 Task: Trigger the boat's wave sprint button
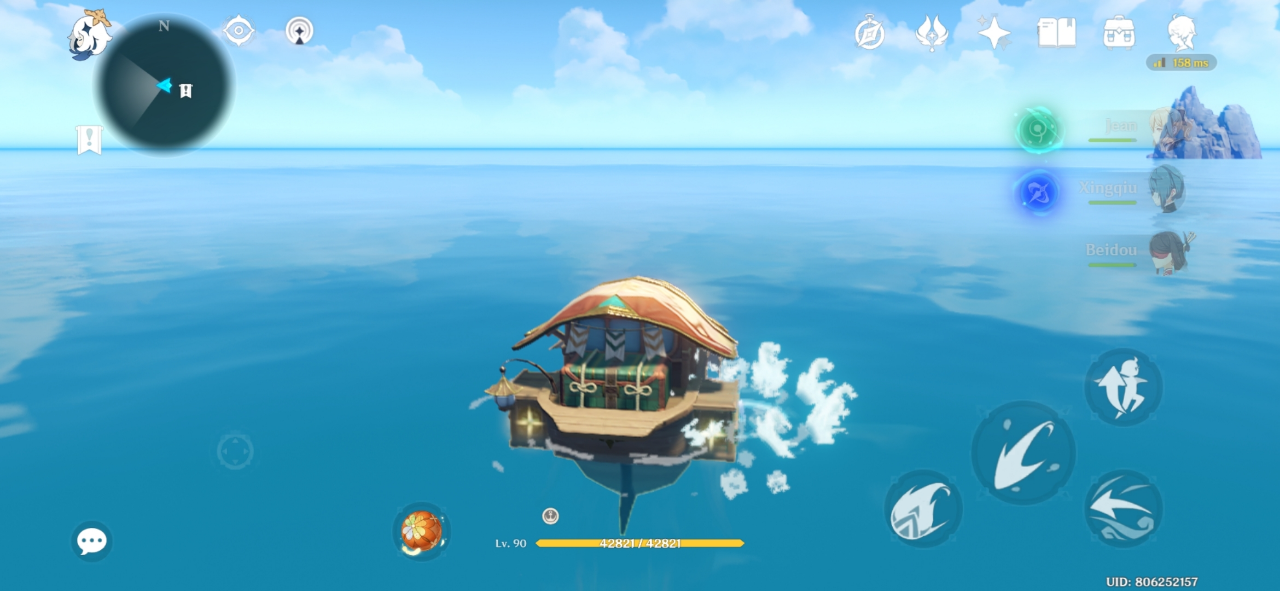click(x=1123, y=508)
